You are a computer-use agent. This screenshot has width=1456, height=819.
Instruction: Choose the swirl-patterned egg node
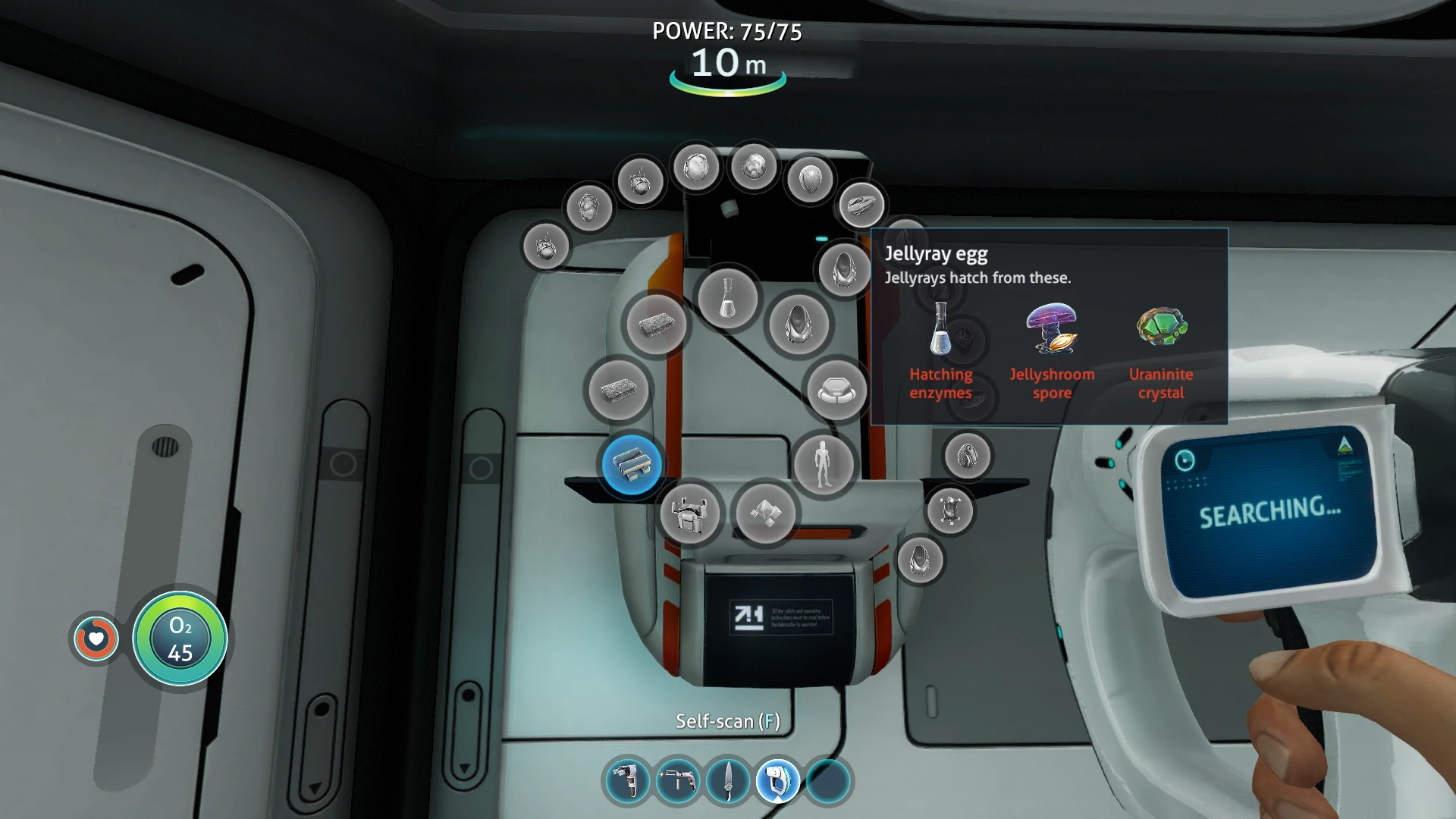(967, 456)
